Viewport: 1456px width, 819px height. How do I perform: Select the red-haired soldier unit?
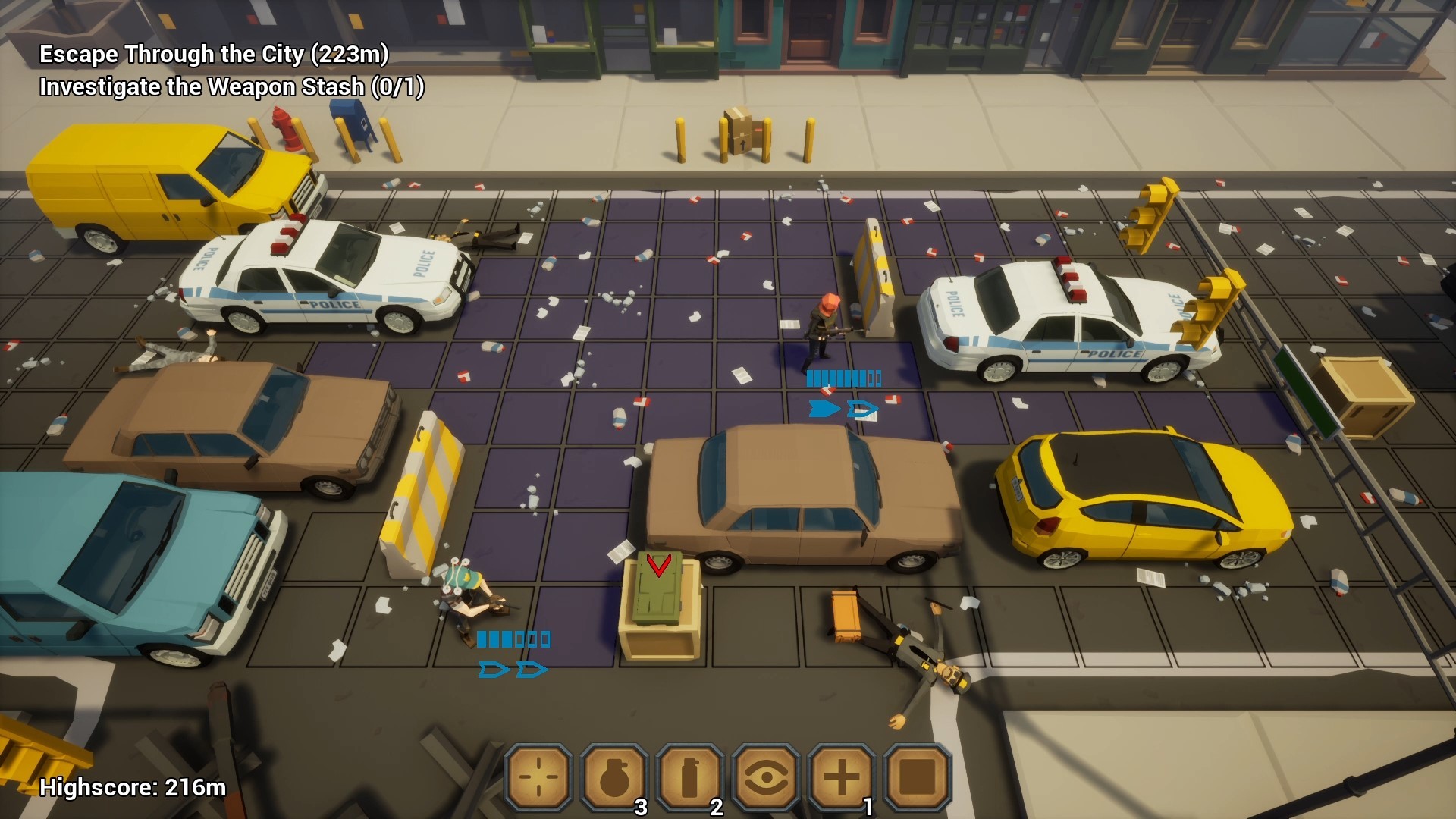[821, 330]
